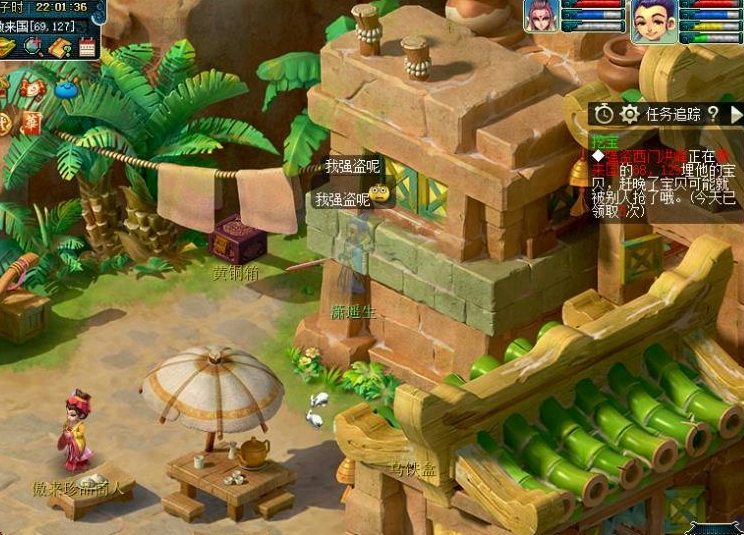Screen dimensions: 744x535
Task: Click the red 强盗西门洪峰 quest link
Action: click(644, 156)
